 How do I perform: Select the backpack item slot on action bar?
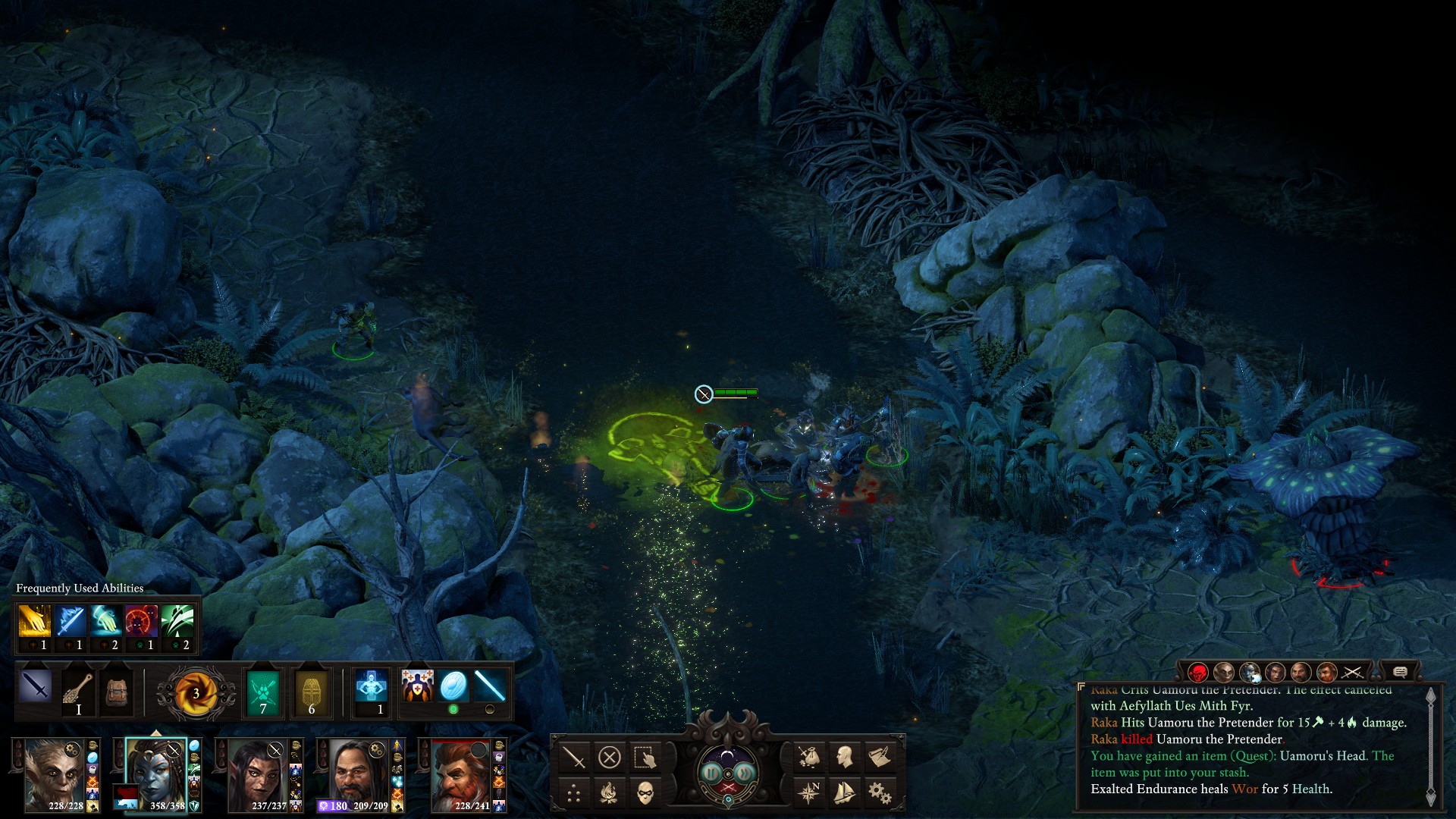(x=117, y=691)
